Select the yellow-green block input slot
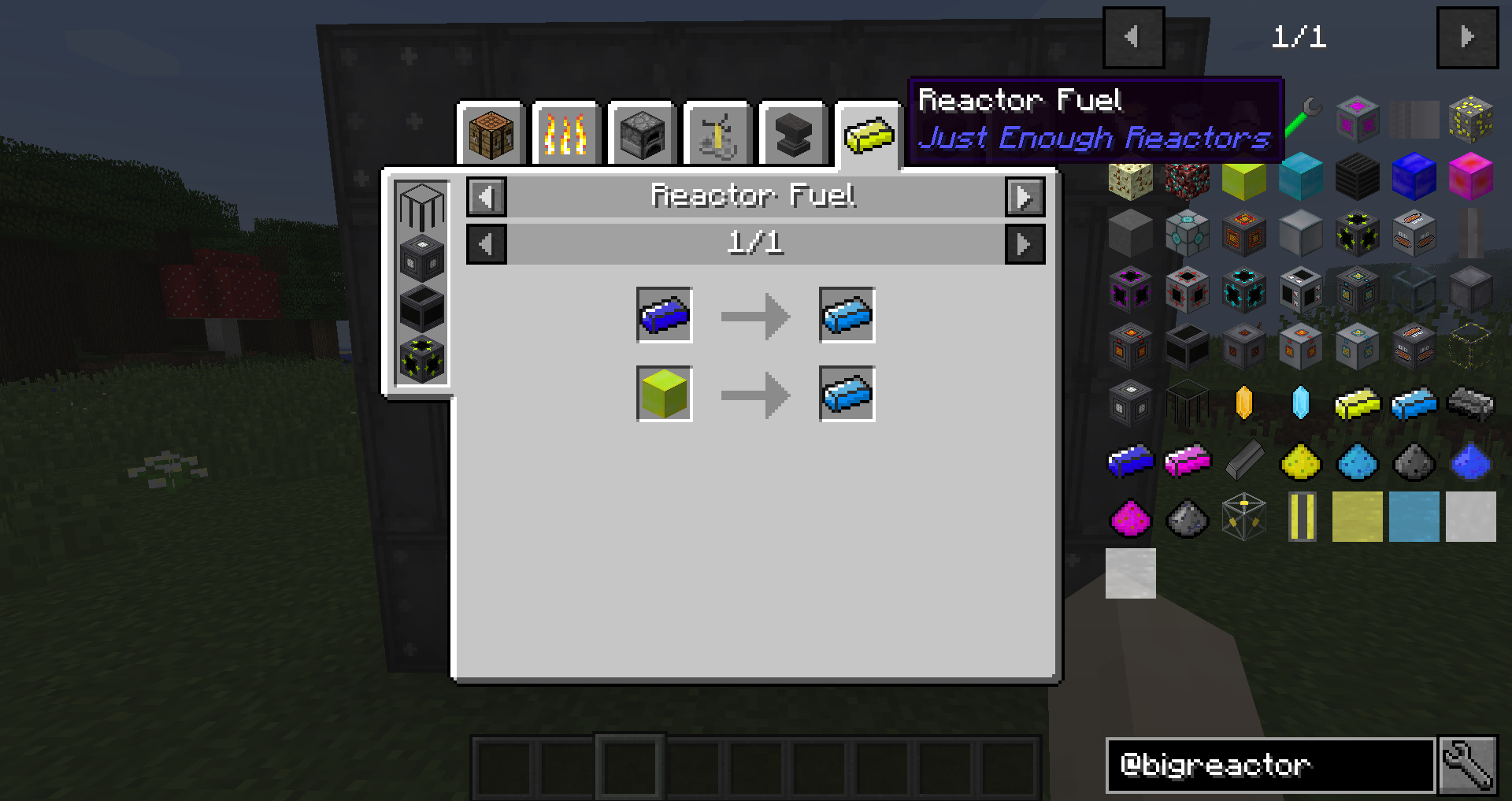Screen dimensions: 1512x801 tap(665, 394)
